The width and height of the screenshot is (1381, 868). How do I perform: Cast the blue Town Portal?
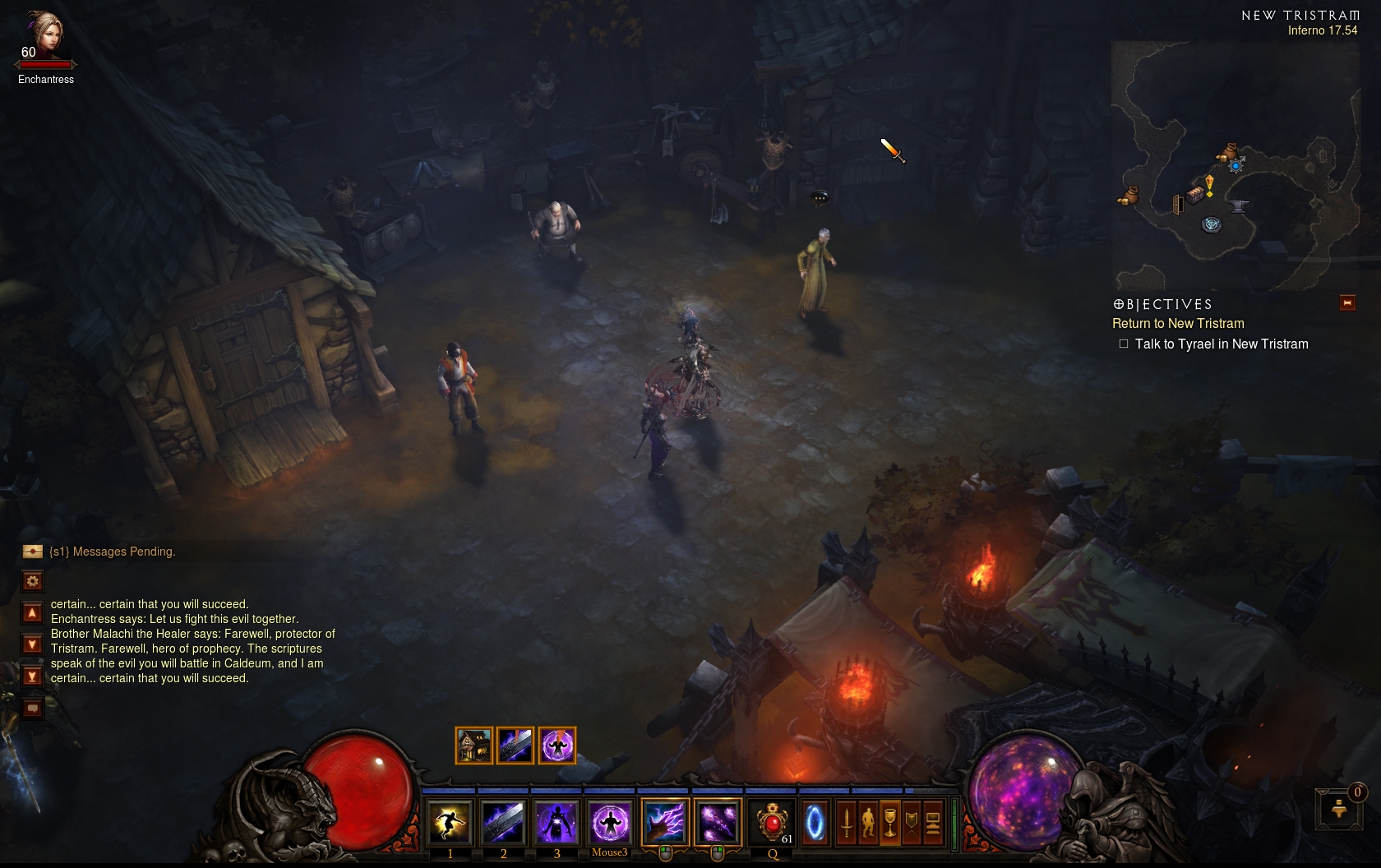815,822
